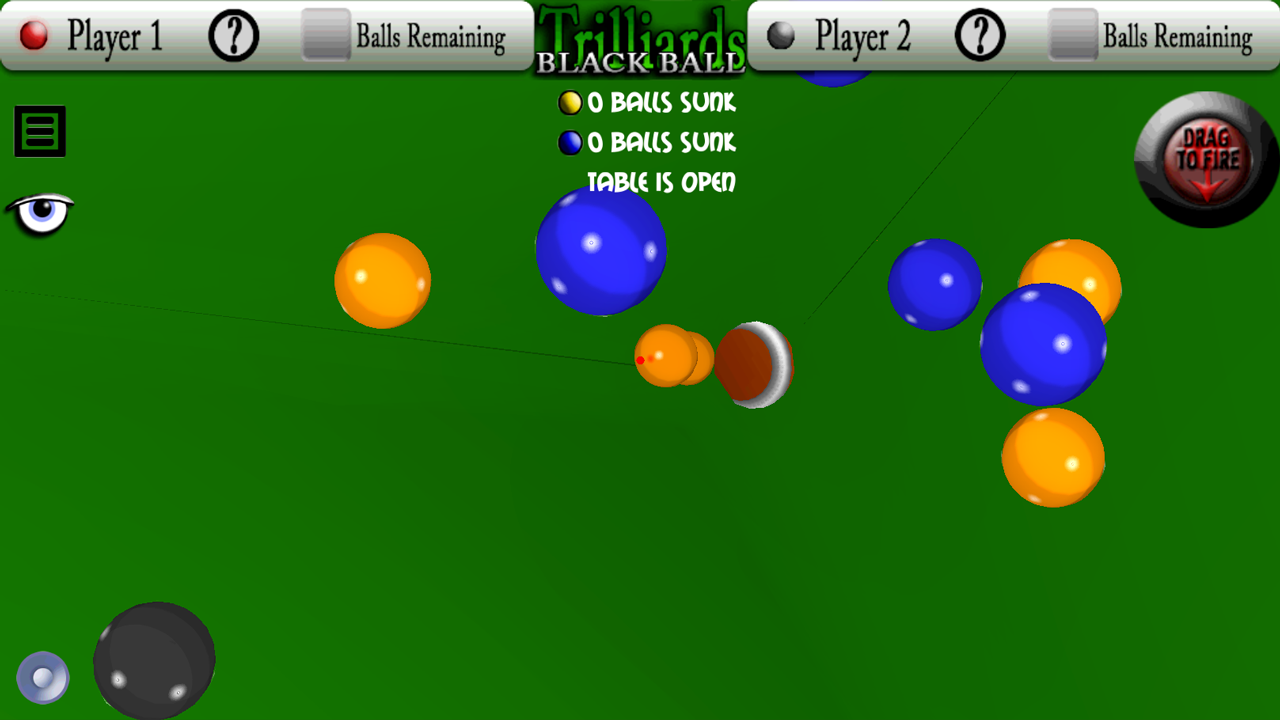This screenshot has width=1280, height=720.
Task: Click the large blue ball near top center
Action: pos(600,251)
